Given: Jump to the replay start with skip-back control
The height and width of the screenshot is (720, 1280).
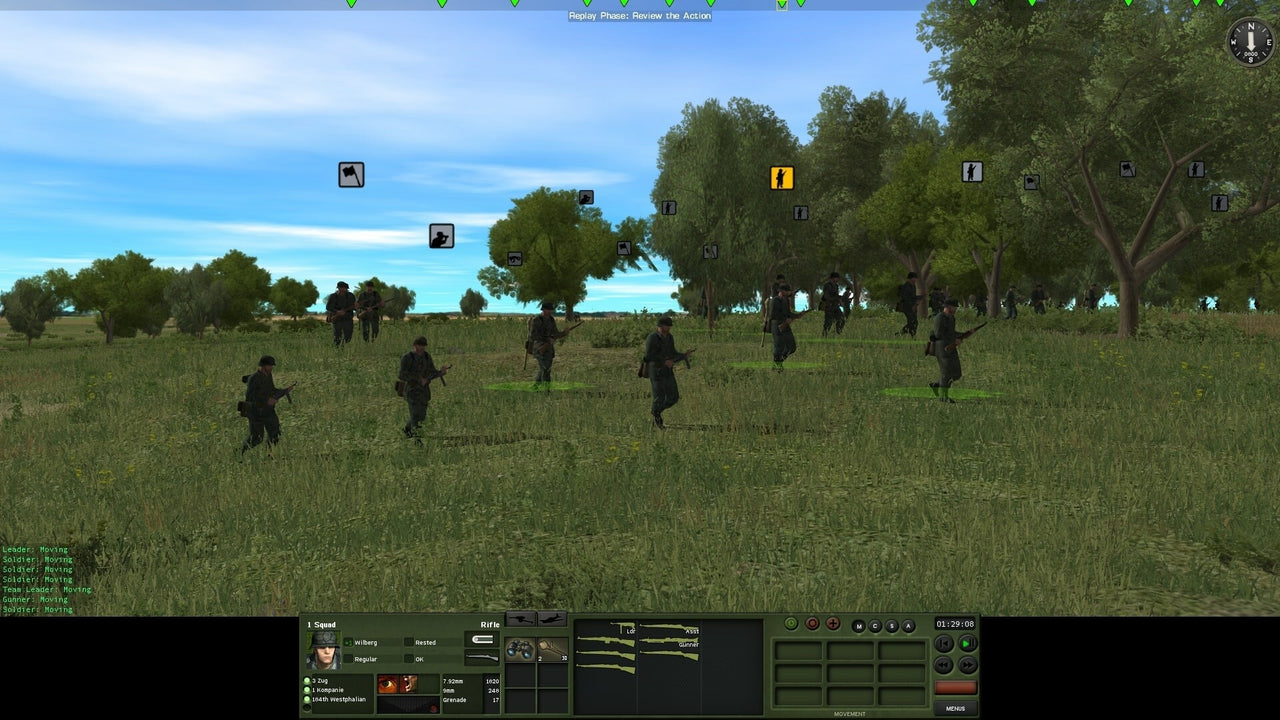Looking at the screenshot, I should click(945, 644).
